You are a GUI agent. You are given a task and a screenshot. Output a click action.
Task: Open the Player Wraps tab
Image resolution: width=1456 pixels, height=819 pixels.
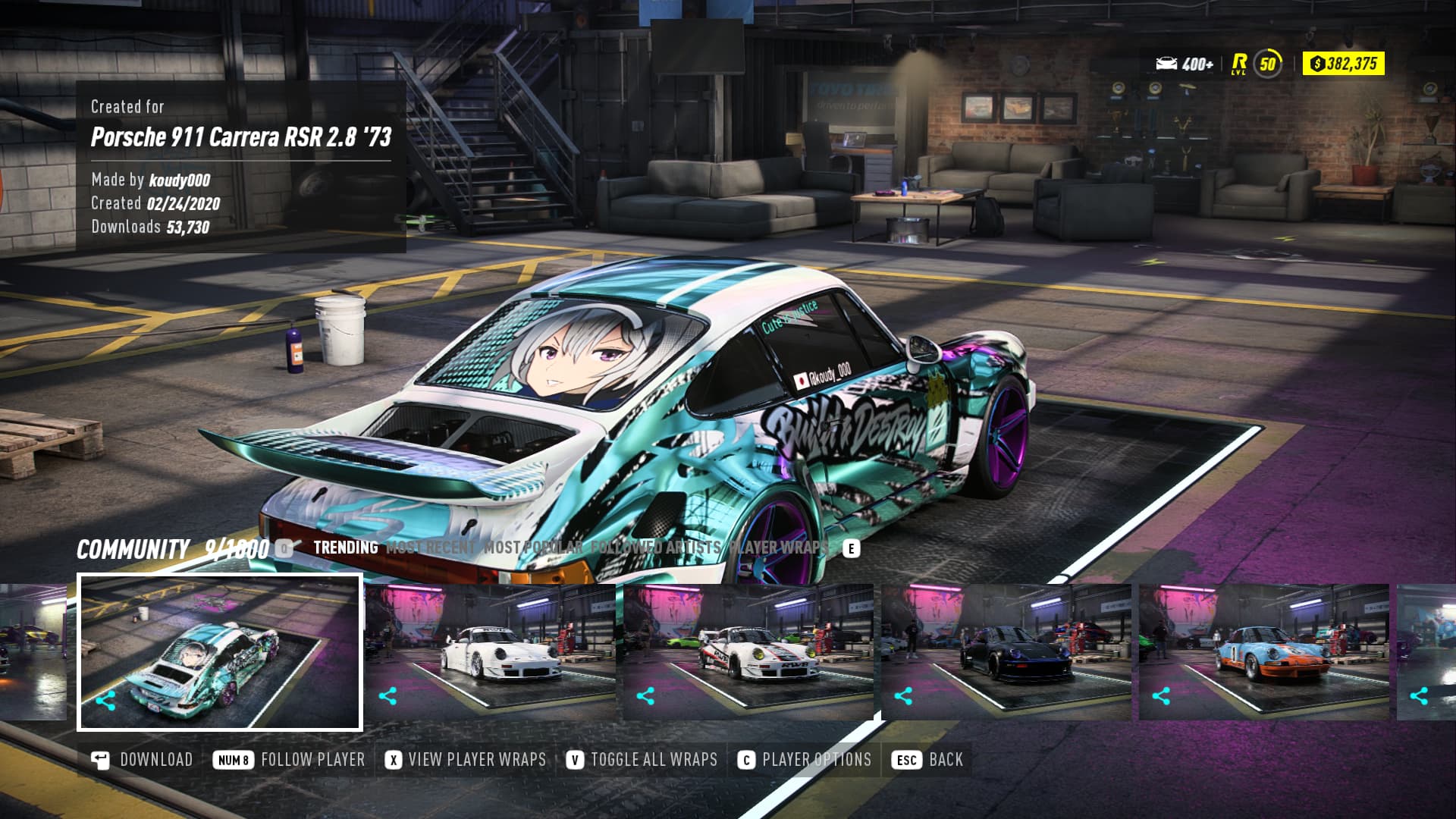pyautogui.click(x=778, y=548)
